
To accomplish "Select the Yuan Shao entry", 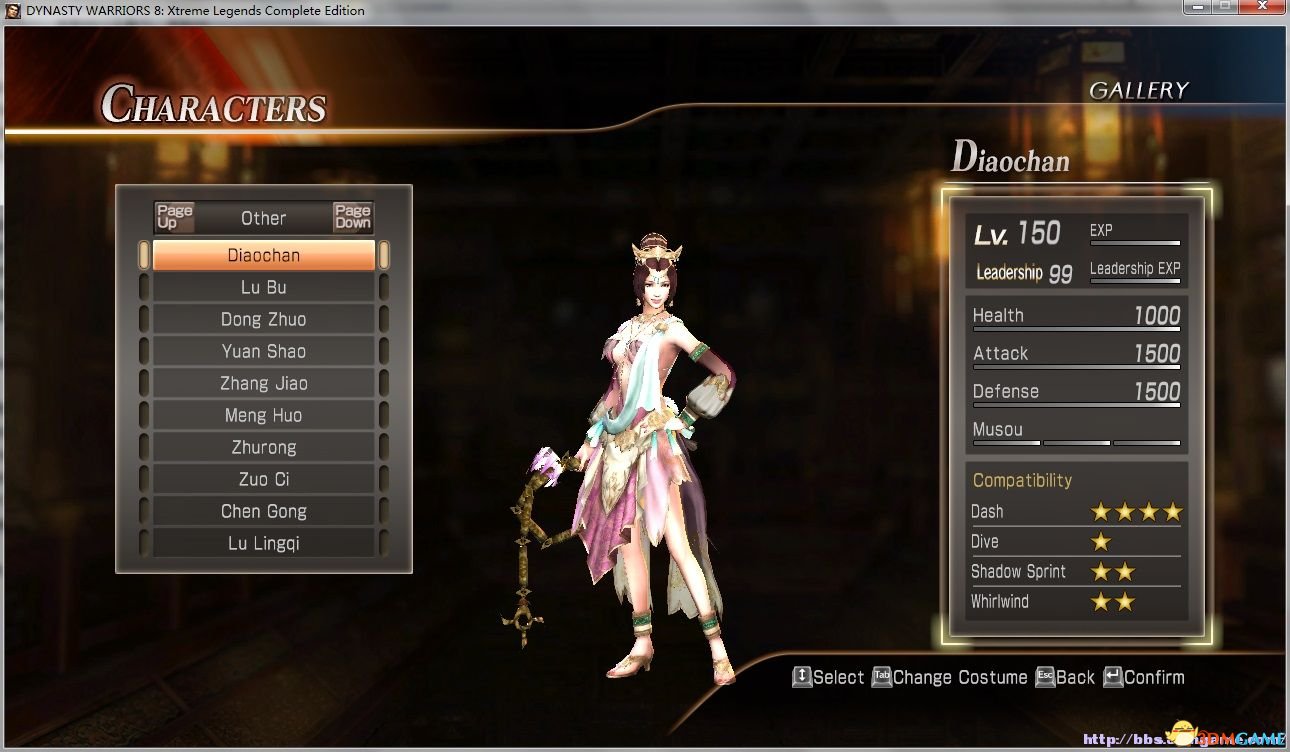I will 264,351.
